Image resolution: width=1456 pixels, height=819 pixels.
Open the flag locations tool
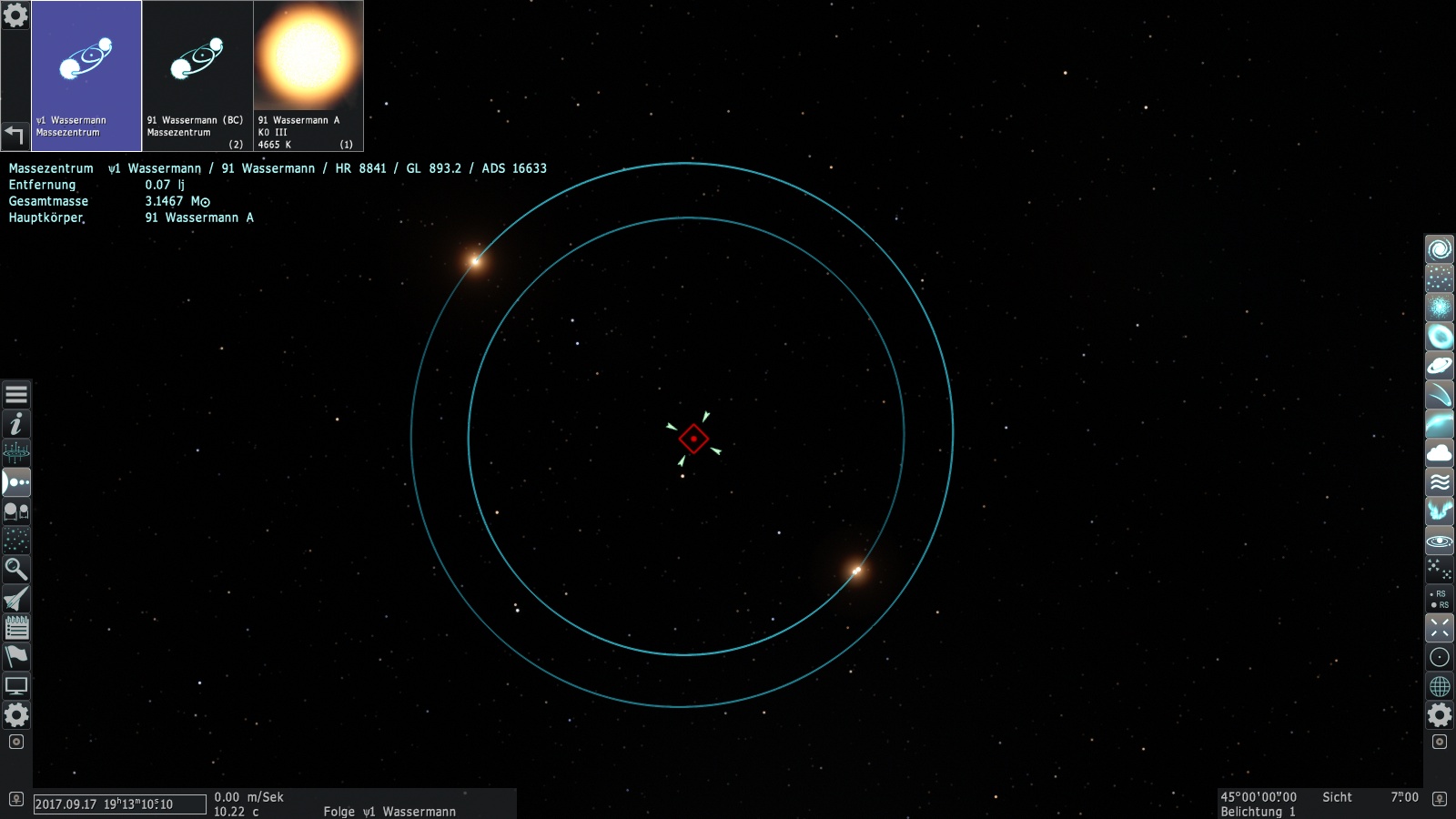[x=16, y=657]
